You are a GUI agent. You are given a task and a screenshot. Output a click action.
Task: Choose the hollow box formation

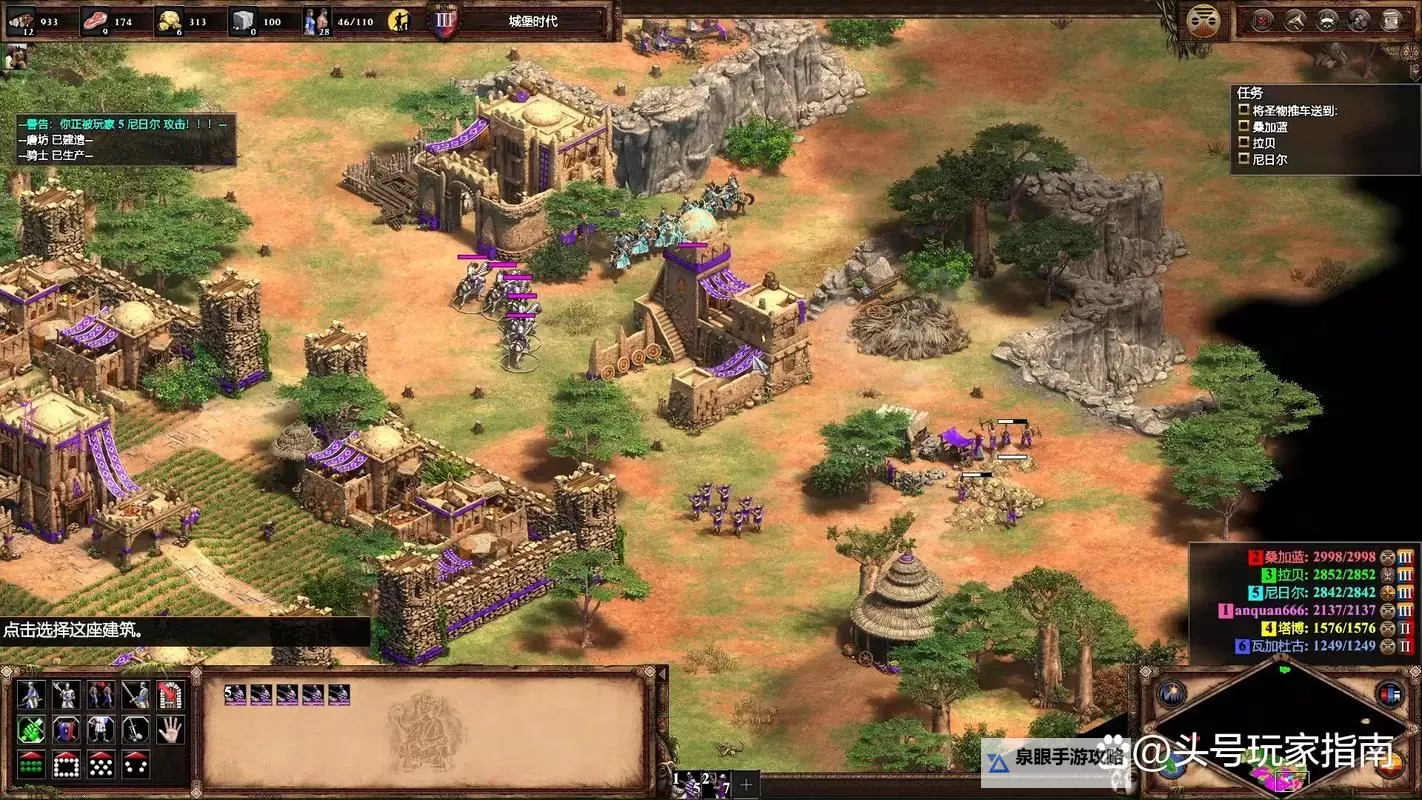pyautogui.click(x=66, y=764)
